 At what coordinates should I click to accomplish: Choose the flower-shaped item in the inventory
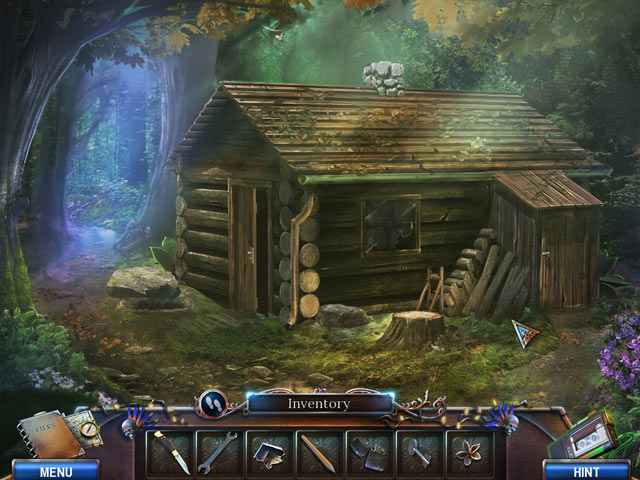(471, 453)
